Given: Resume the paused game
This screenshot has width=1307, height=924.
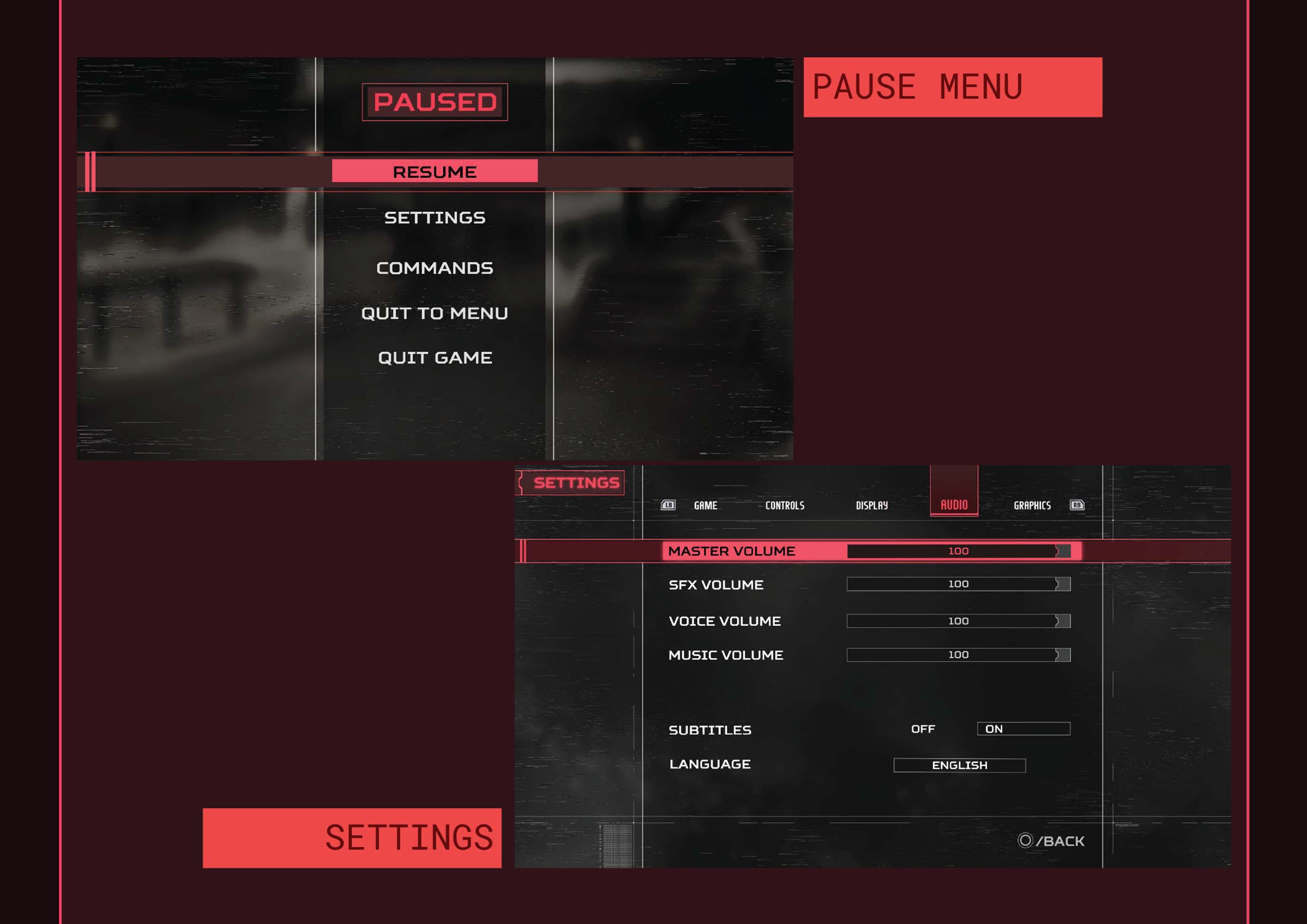Looking at the screenshot, I should (434, 171).
